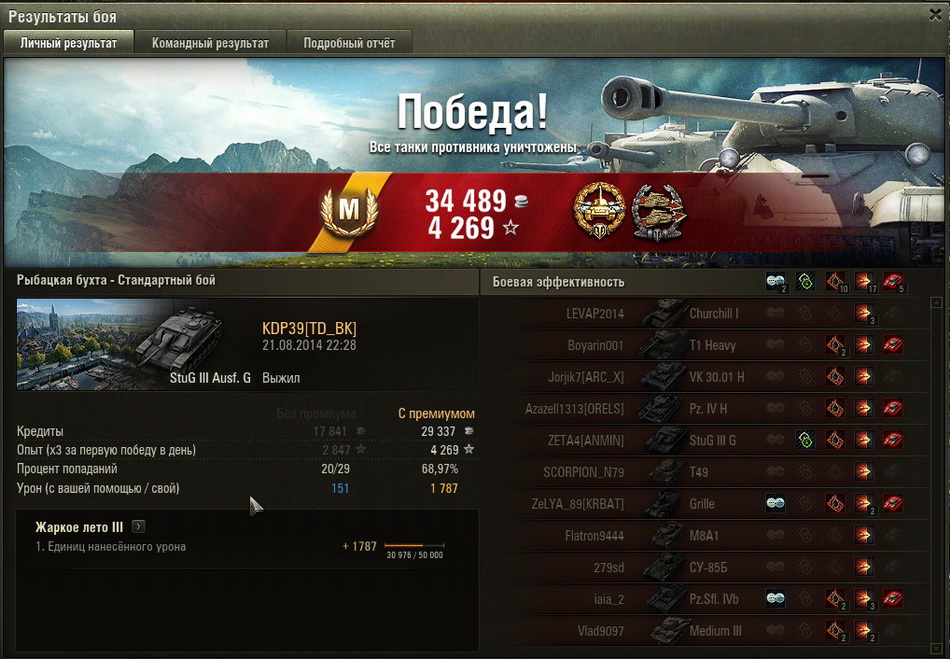Select the SCORPION_N79 T49 row
Screen dimensions: 950x659
pos(700,472)
